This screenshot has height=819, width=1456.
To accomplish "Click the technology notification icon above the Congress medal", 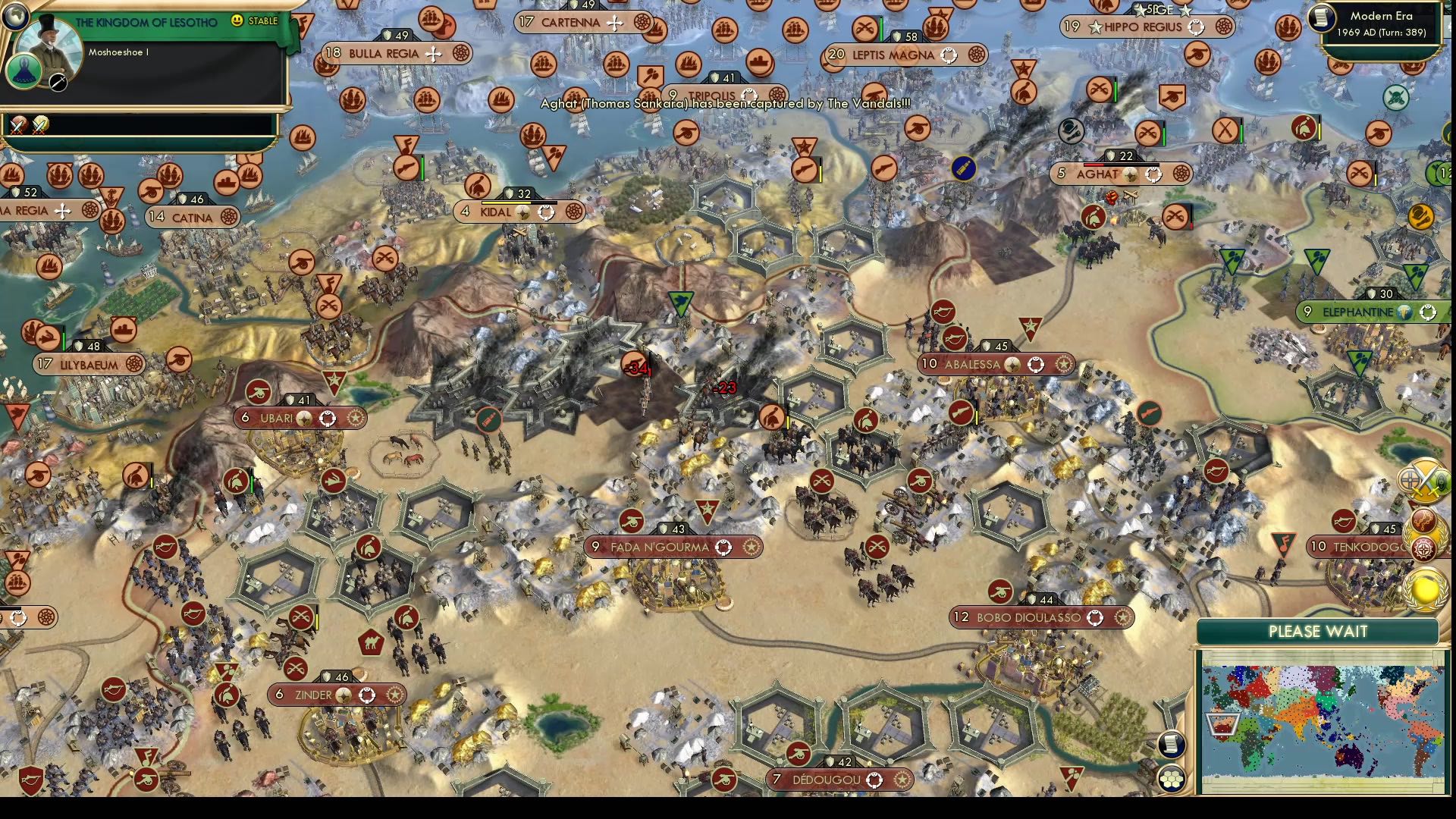I will click(x=1423, y=519).
